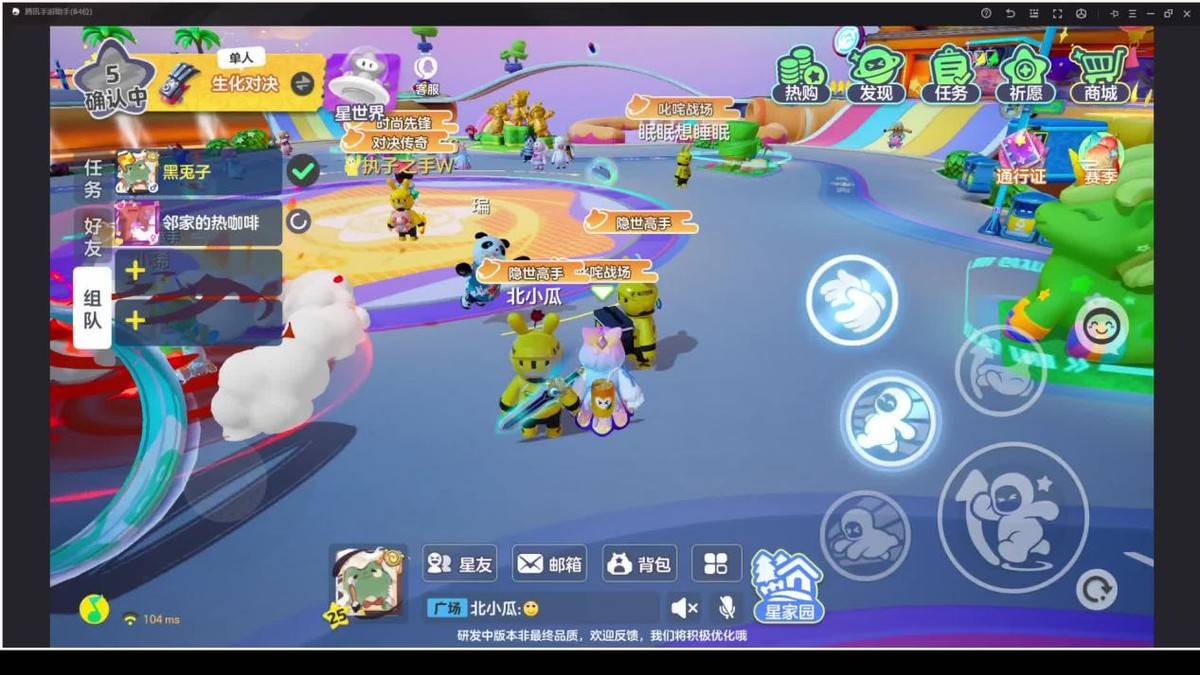Screen dimensions: 1200x675
Task: Open the smiley face emote button
Action: 1102,326
